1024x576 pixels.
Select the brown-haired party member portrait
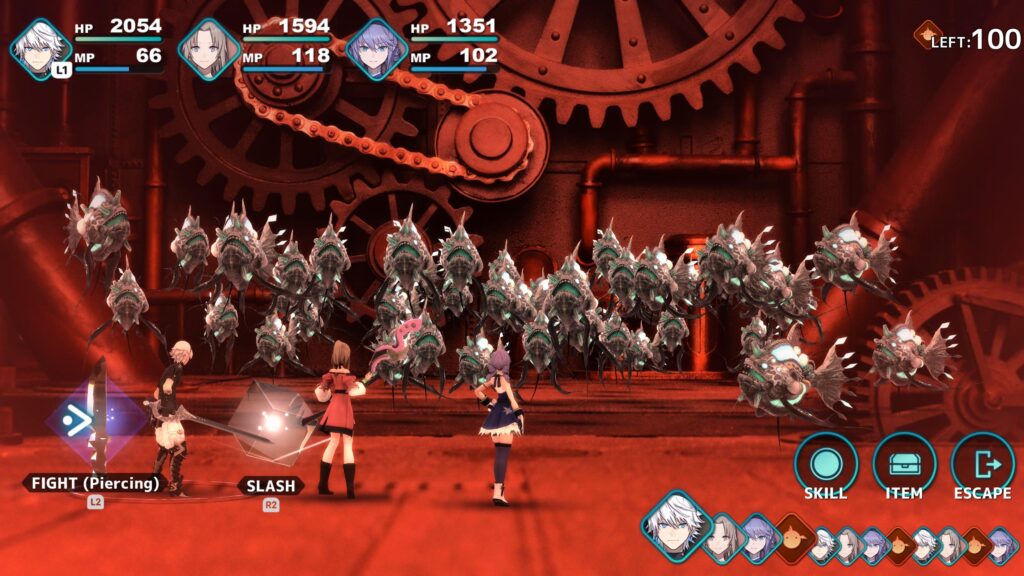click(209, 48)
